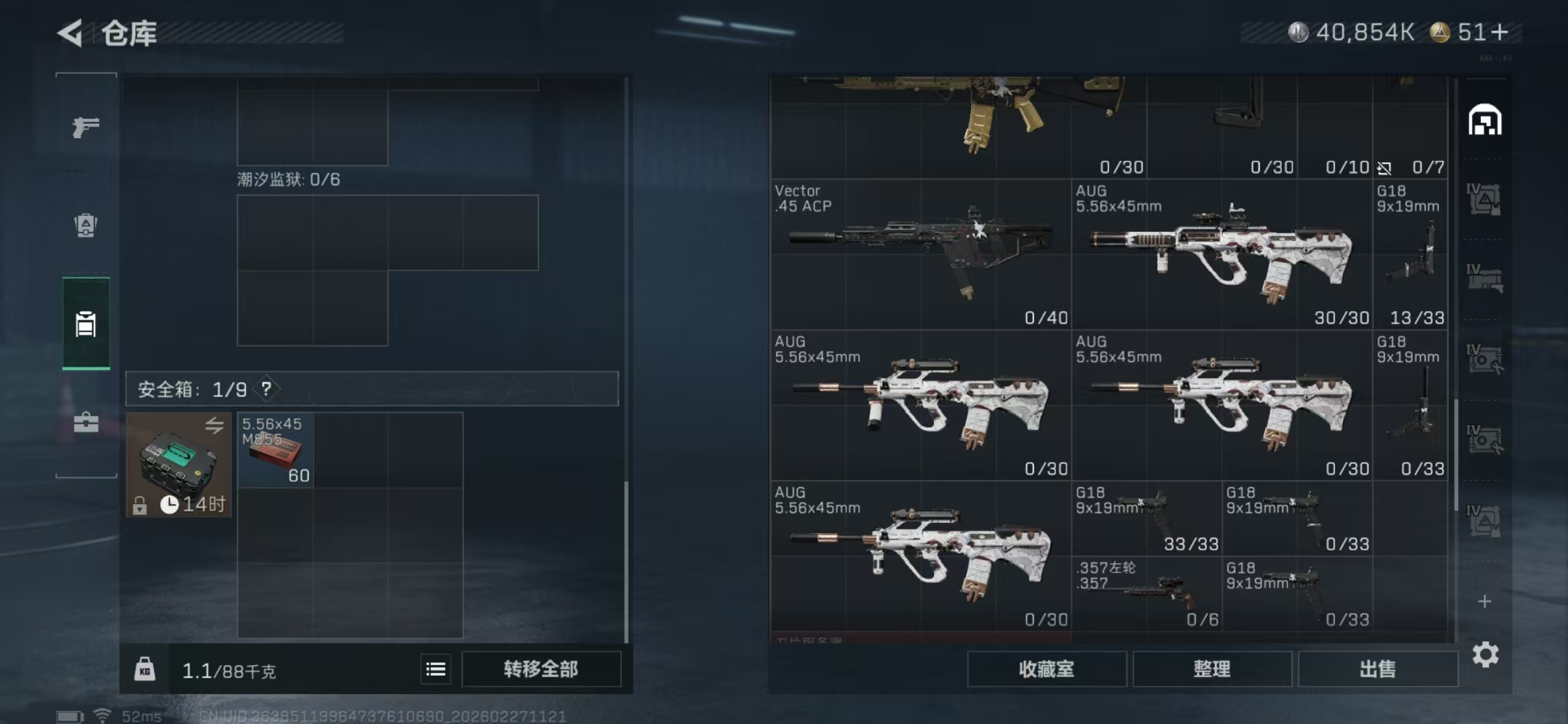Open the backpack tab in the left sidebar

point(84,226)
